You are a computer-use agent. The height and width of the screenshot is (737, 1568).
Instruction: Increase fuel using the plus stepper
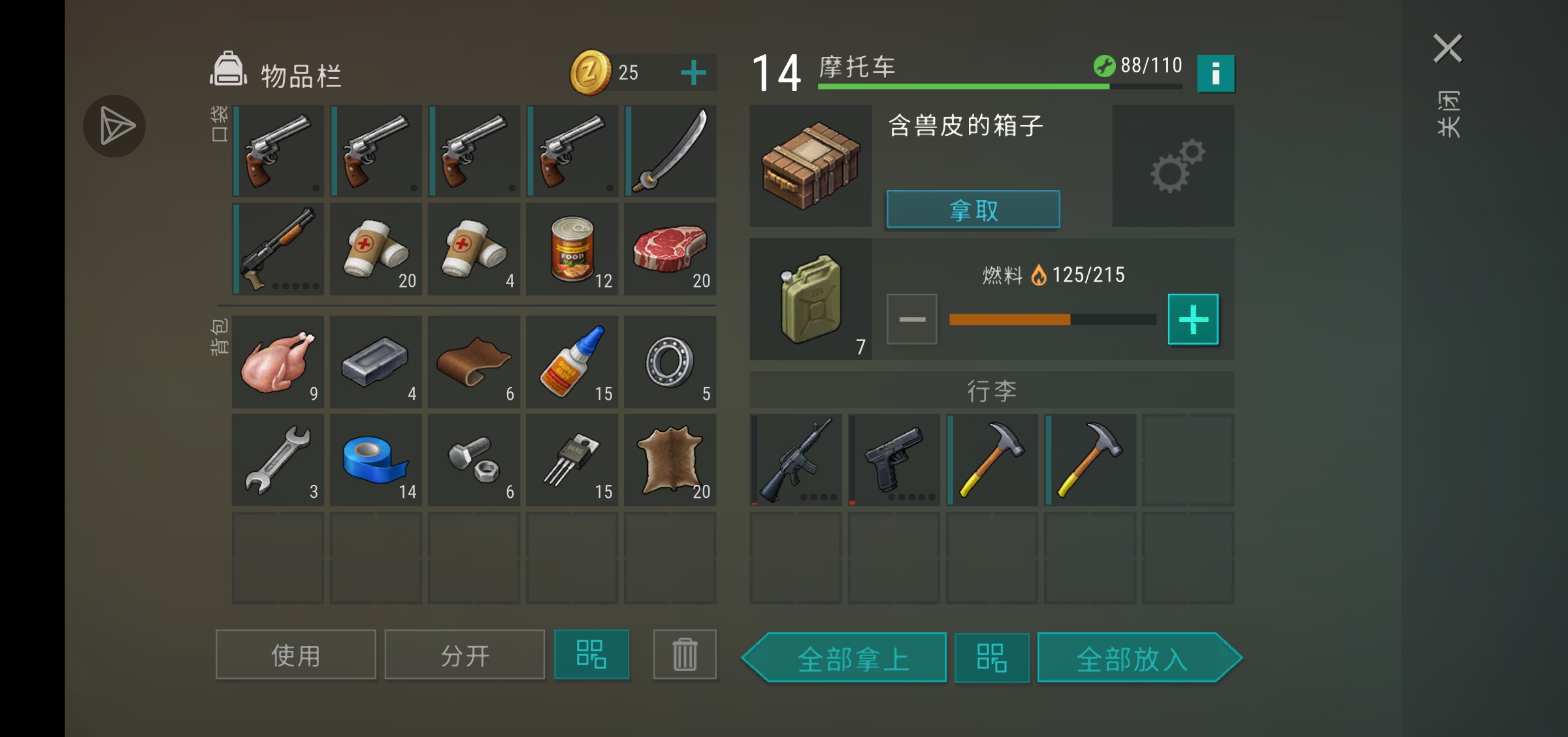[x=1194, y=319]
